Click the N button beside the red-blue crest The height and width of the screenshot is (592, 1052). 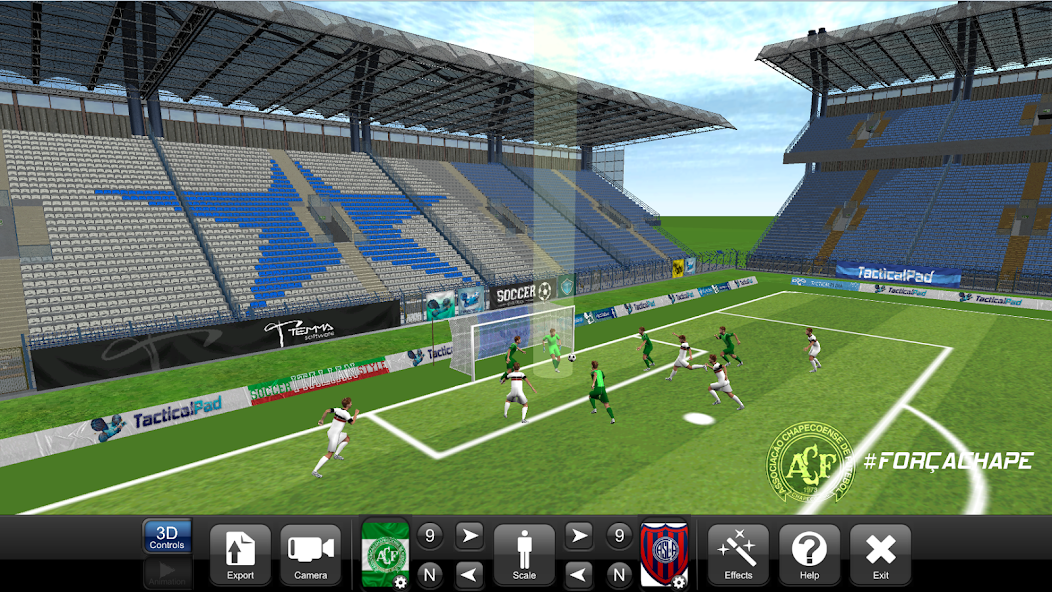tap(619, 574)
